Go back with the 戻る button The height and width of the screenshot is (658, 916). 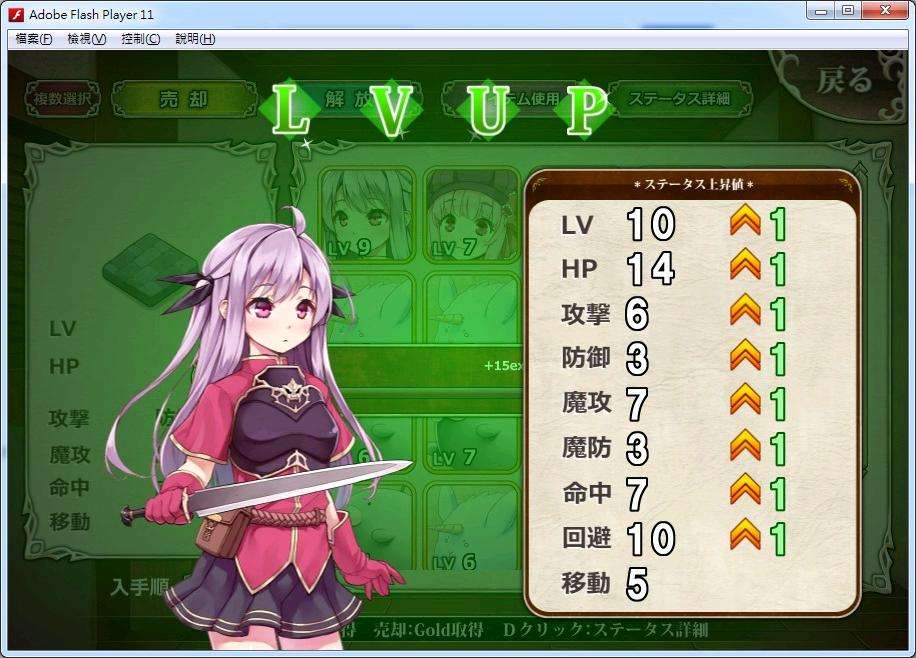click(x=845, y=80)
